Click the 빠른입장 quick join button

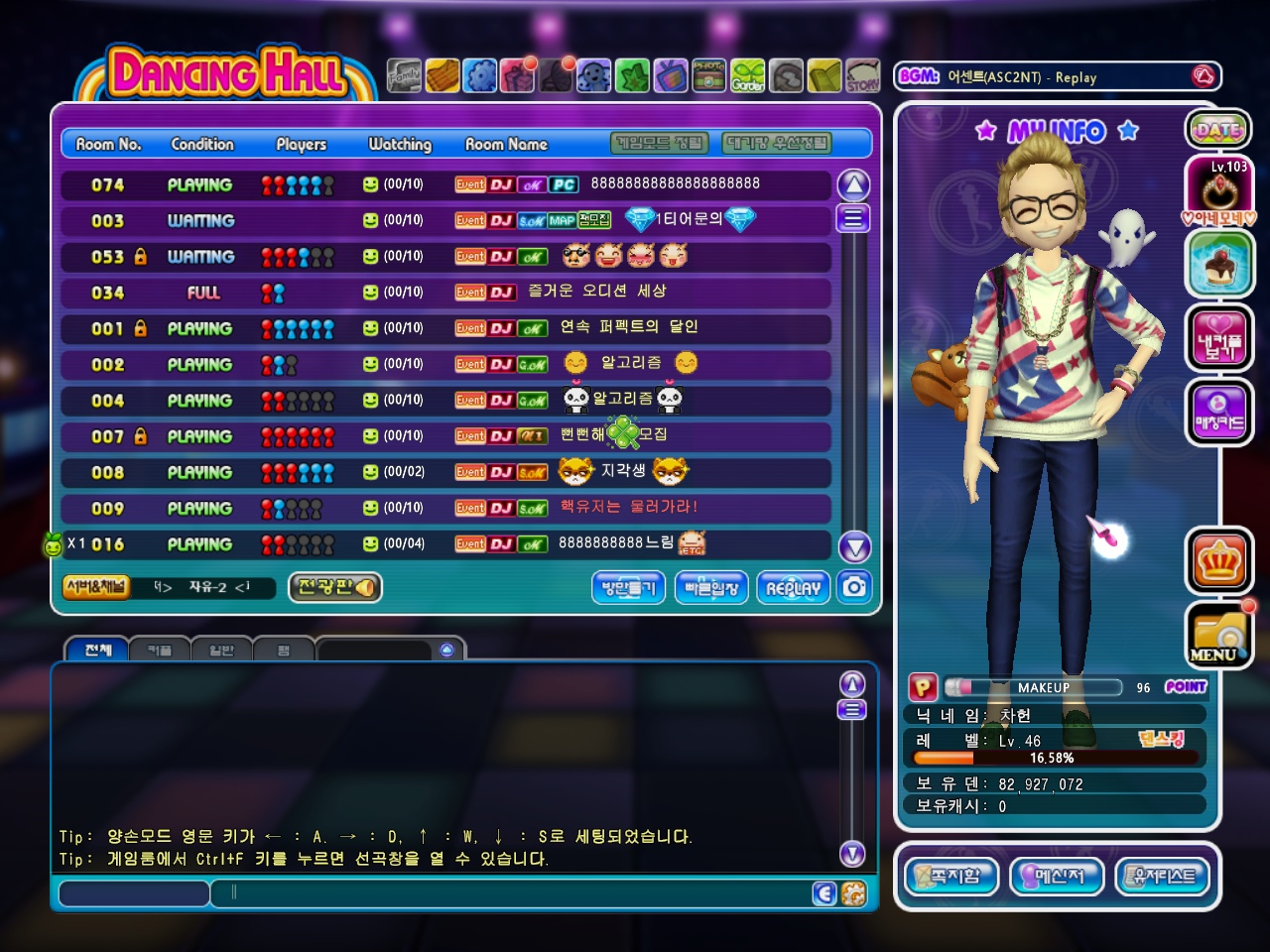pos(711,588)
